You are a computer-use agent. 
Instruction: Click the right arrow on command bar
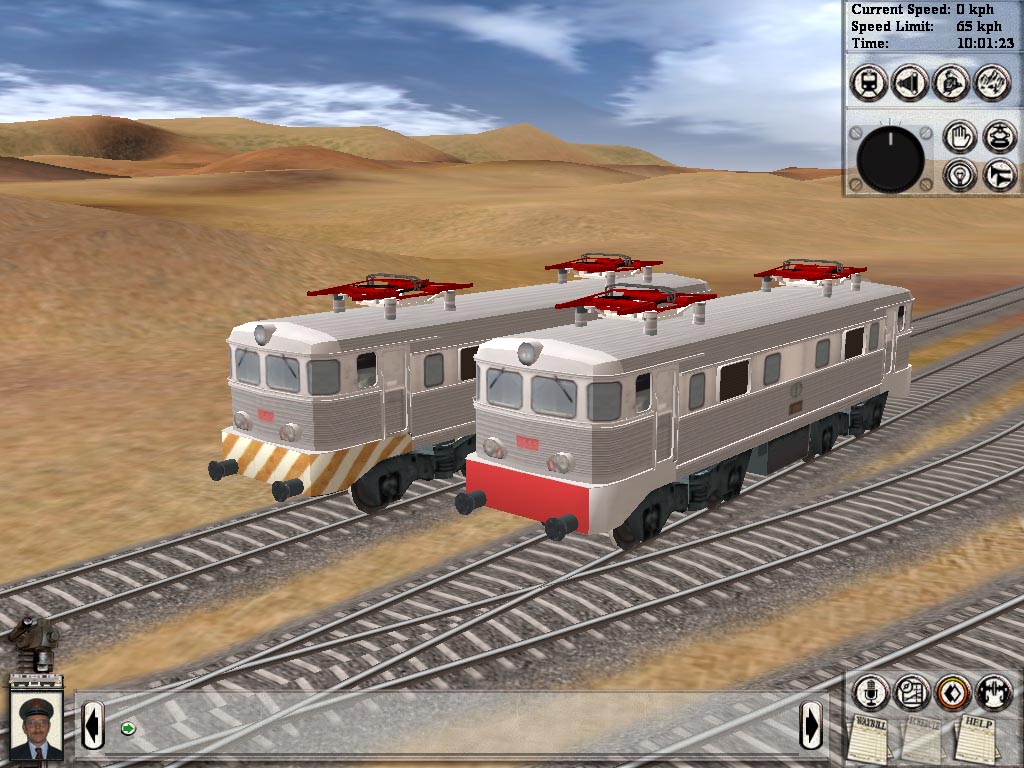811,722
